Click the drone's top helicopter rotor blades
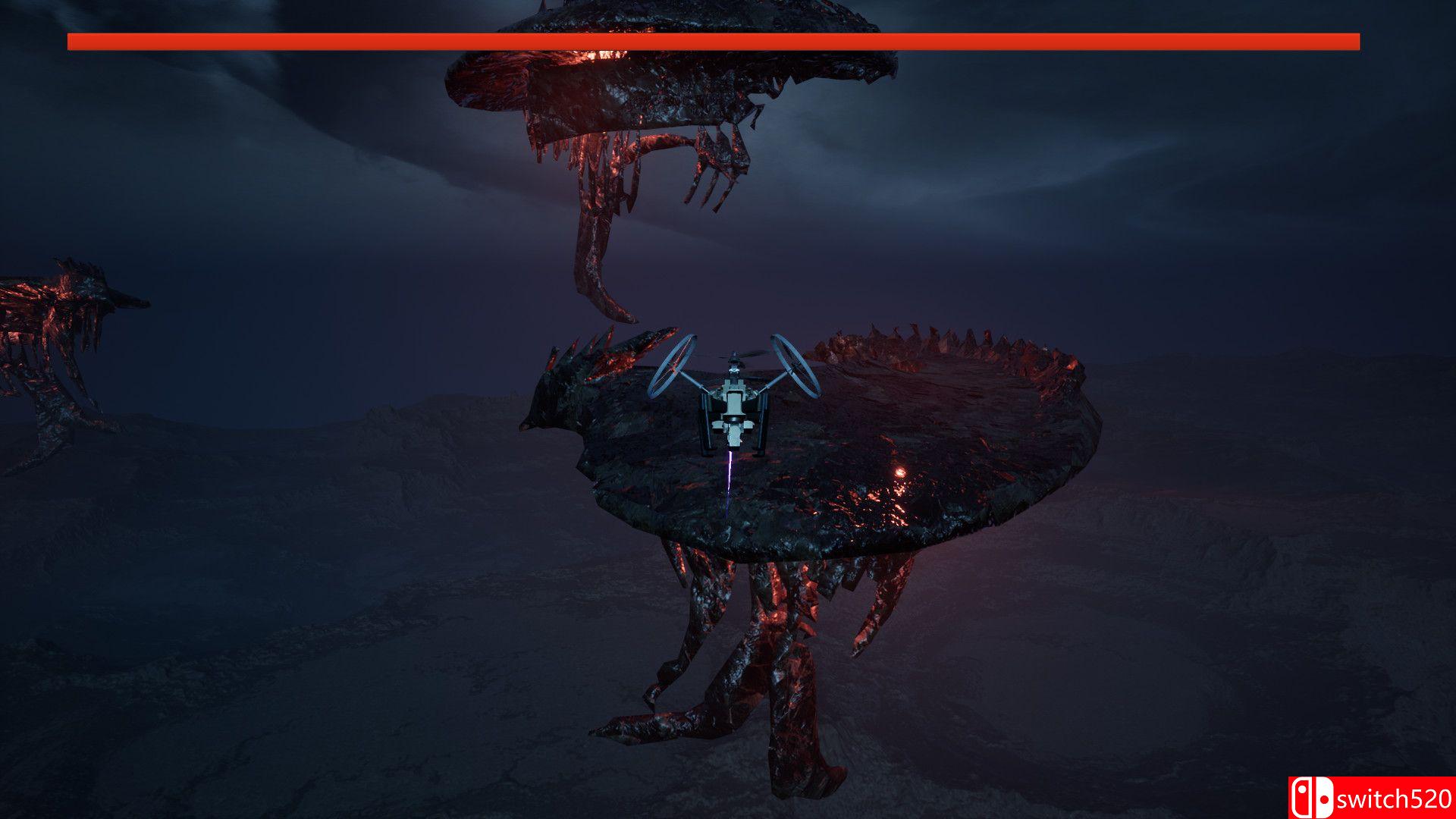The height and width of the screenshot is (819, 1456). [x=734, y=356]
